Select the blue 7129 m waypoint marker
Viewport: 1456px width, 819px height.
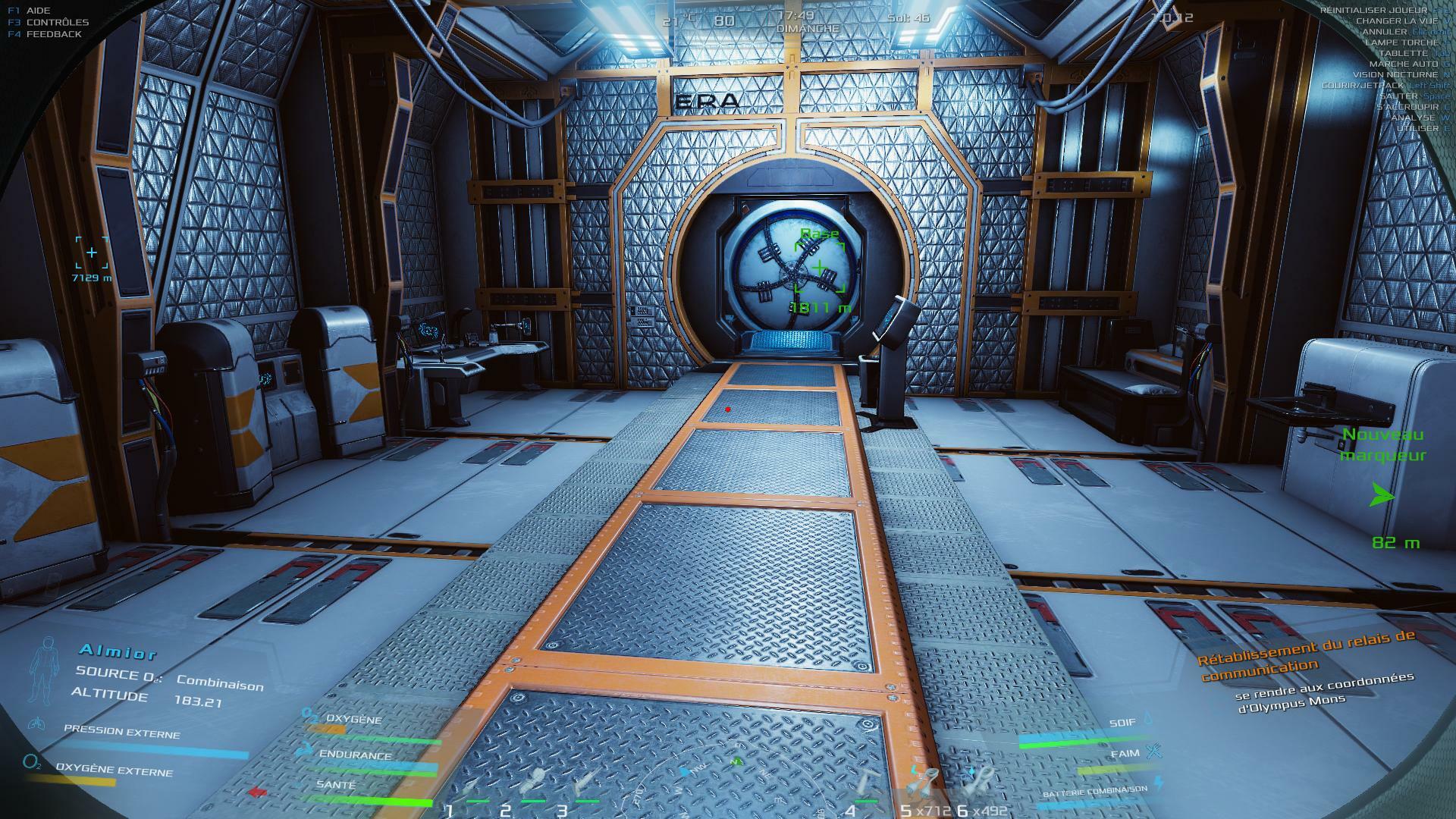(x=92, y=253)
